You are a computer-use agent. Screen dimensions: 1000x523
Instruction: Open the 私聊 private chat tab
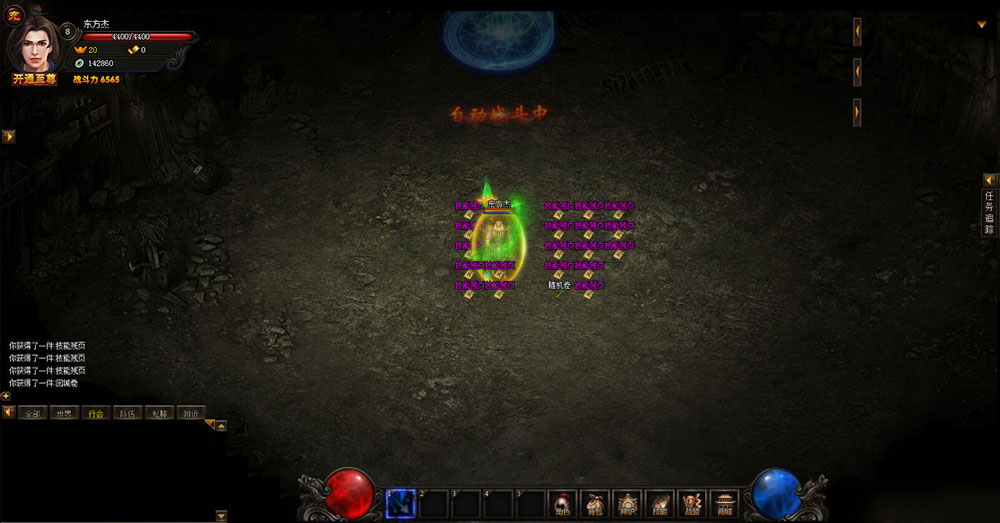(158, 412)
